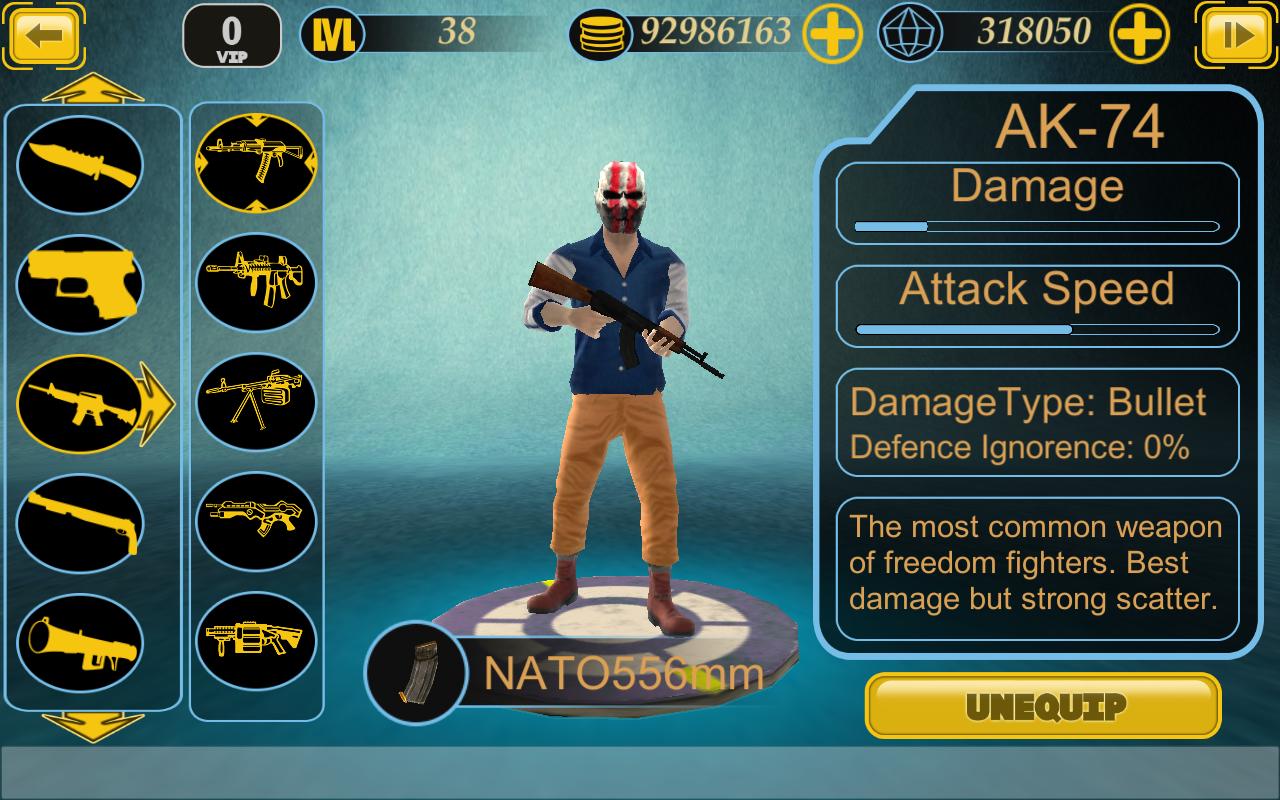Unequip the AK-74
The height and width of the screenshot is (800, 1280).
point(1043,706)
